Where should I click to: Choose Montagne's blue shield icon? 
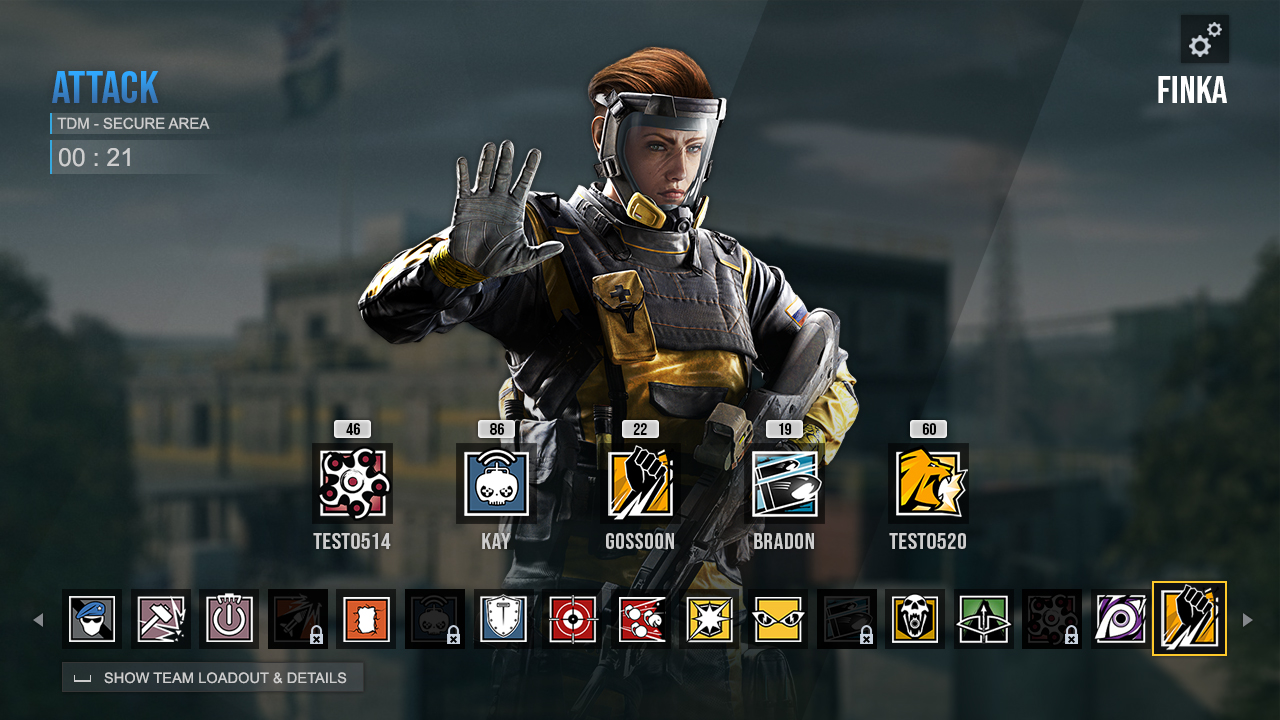(x=504, y=619)
